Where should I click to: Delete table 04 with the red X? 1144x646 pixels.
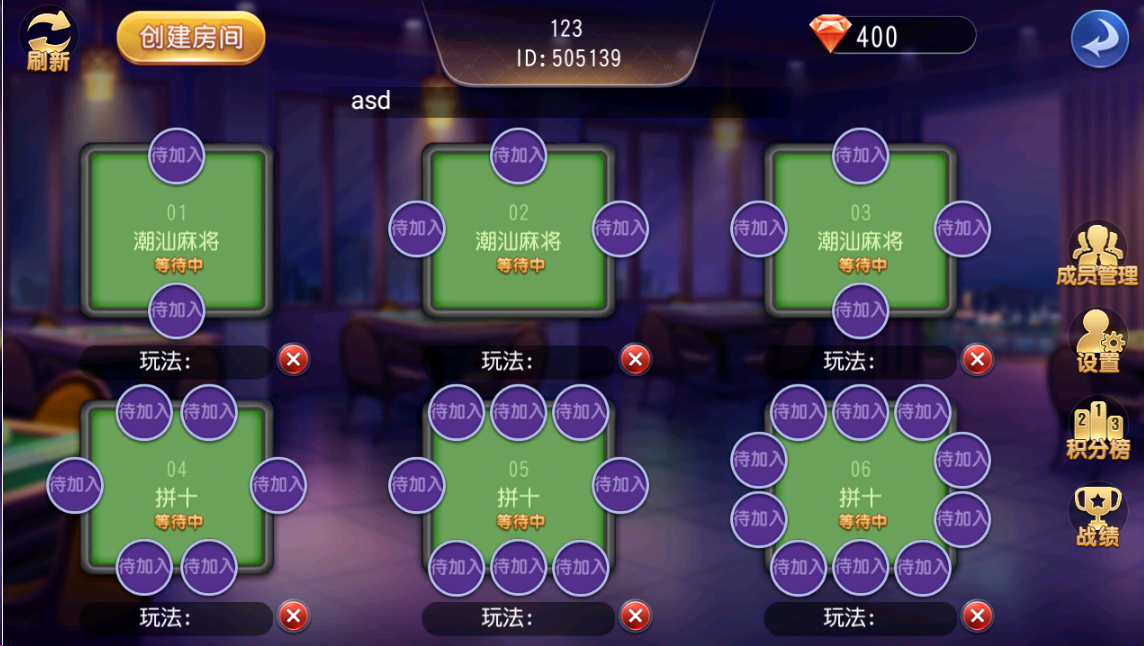coord(293,616)
